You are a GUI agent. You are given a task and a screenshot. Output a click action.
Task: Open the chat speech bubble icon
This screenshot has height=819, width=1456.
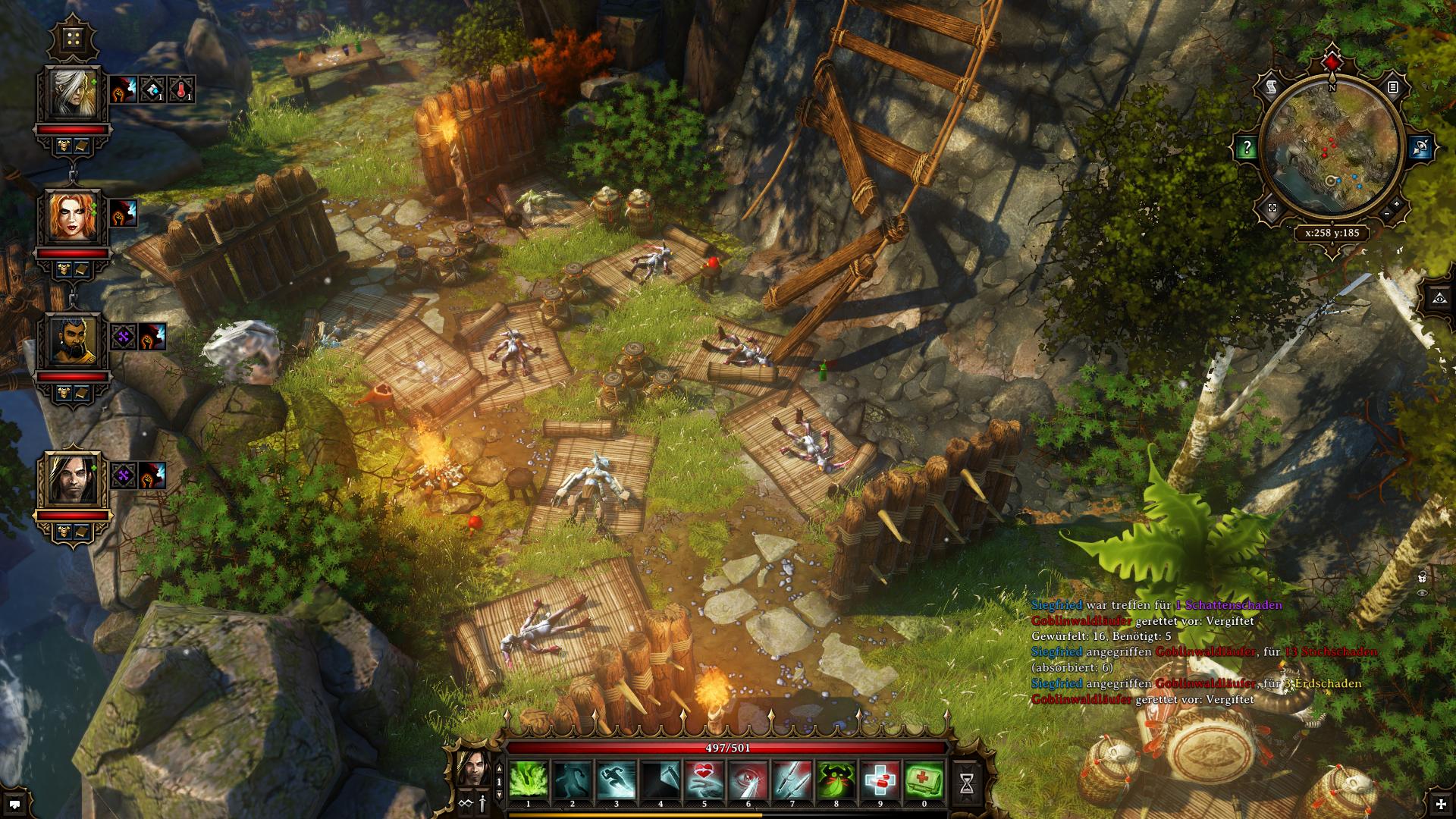tap(17, 802)
